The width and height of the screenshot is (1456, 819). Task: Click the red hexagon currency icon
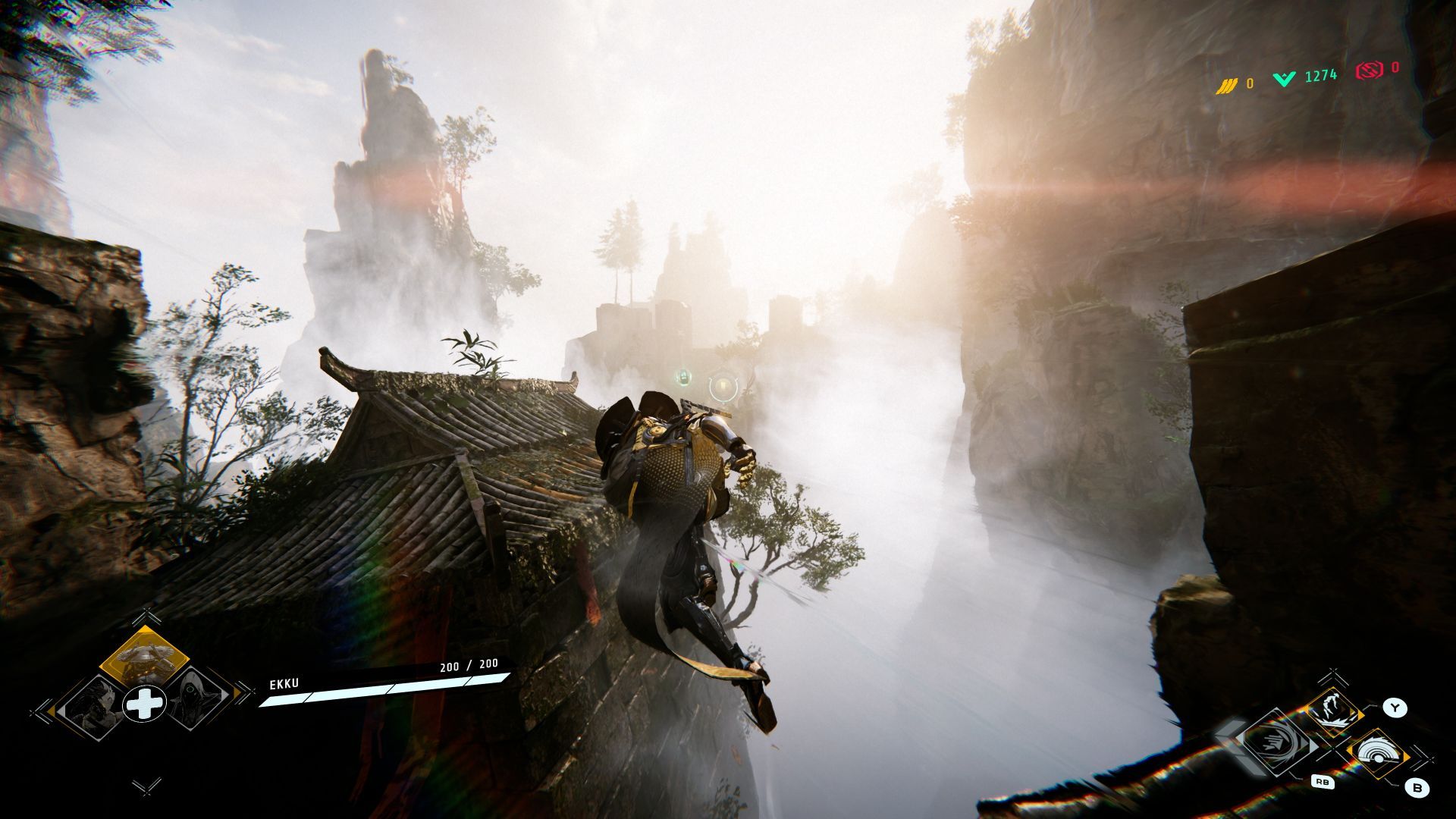coord(1369,71)
